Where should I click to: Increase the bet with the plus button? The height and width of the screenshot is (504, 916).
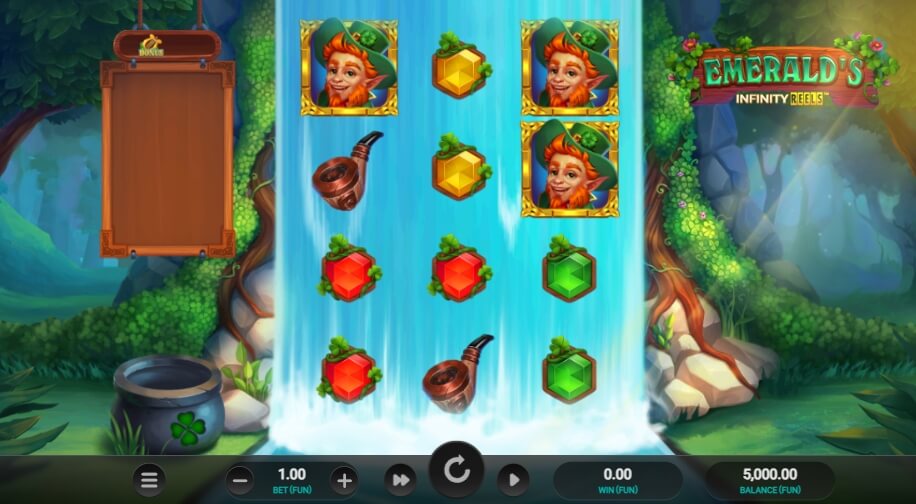[343, 479]
